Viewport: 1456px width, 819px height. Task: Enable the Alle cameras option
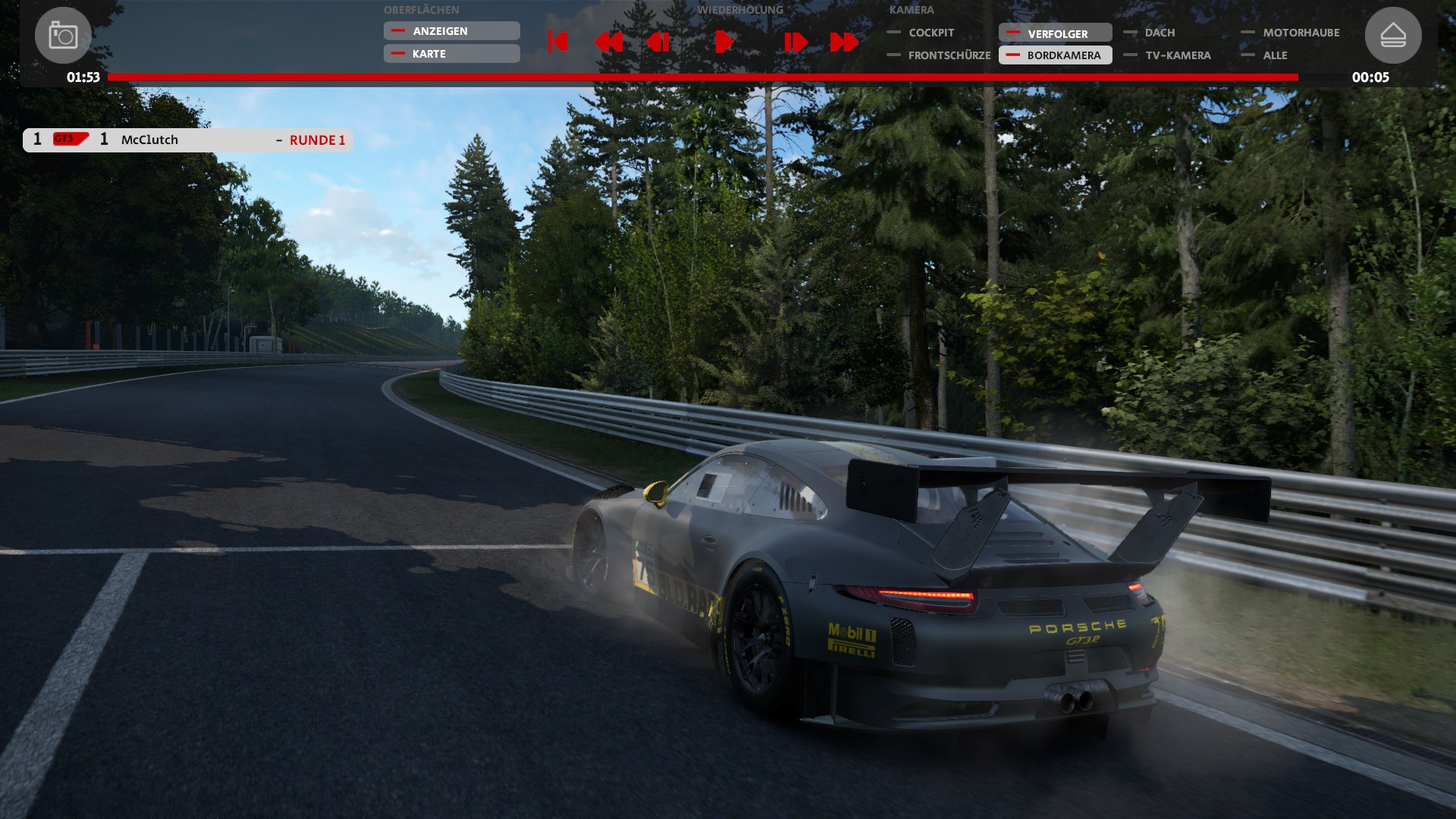click(x=1274, y=55)
